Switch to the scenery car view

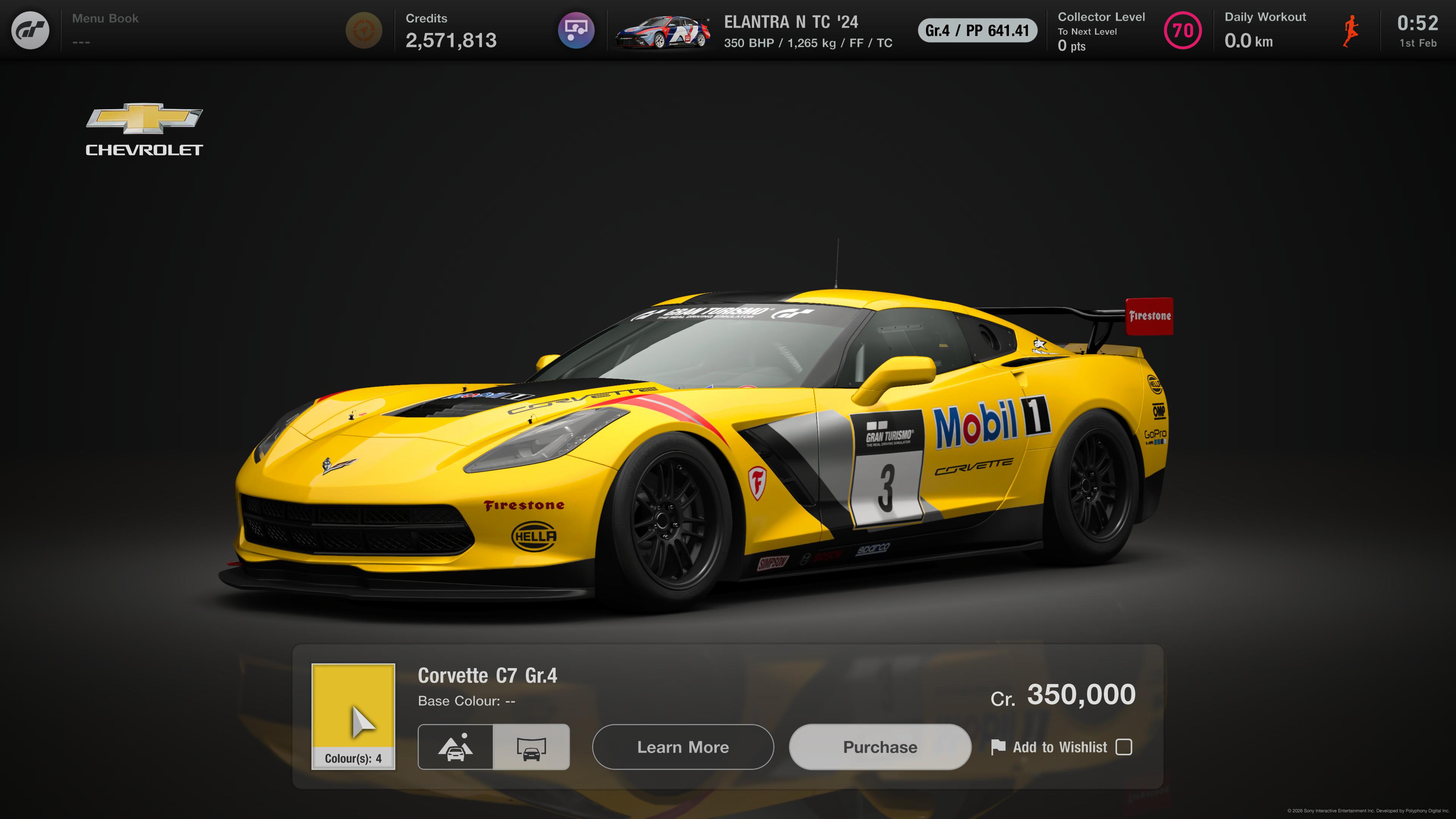455,747
